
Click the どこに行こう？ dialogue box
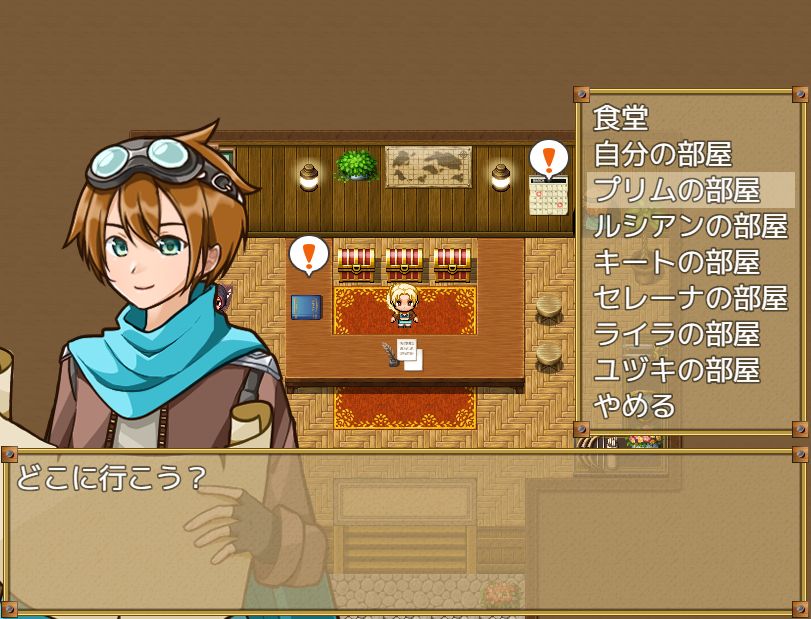405,530
